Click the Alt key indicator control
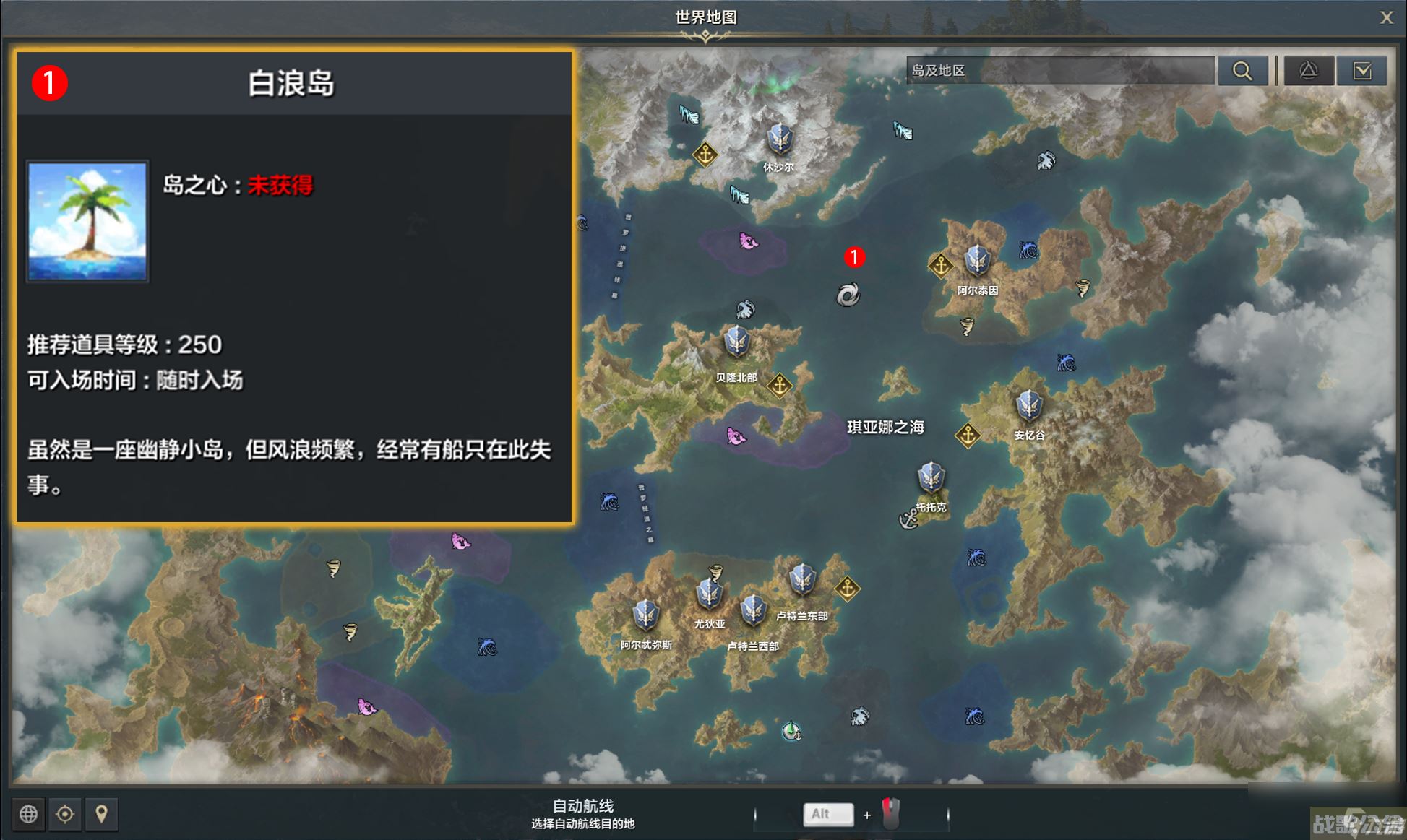 click(x=828, y=814)
